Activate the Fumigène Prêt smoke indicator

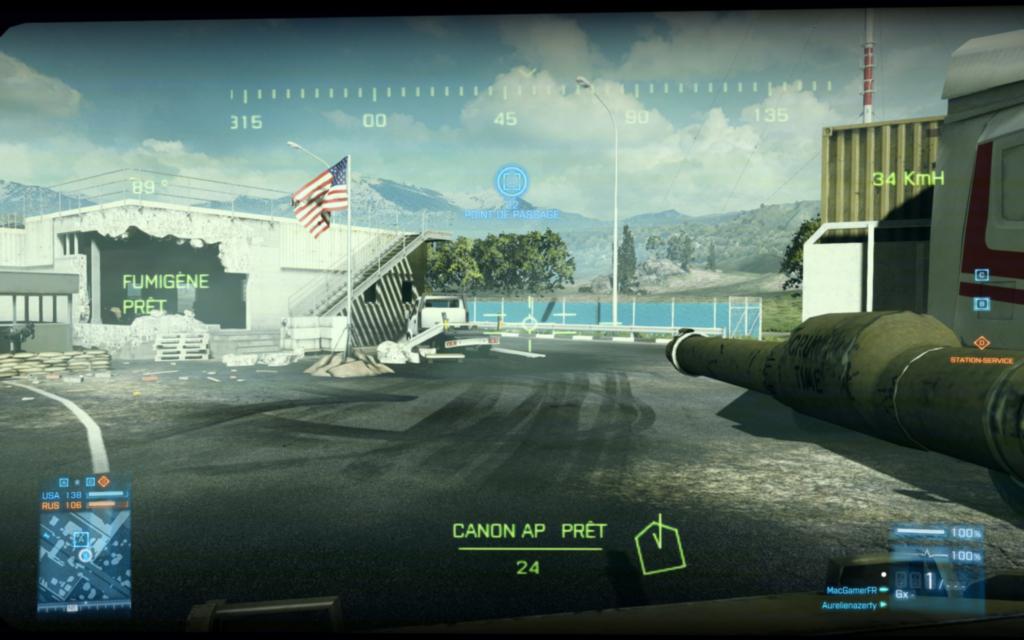165,294
